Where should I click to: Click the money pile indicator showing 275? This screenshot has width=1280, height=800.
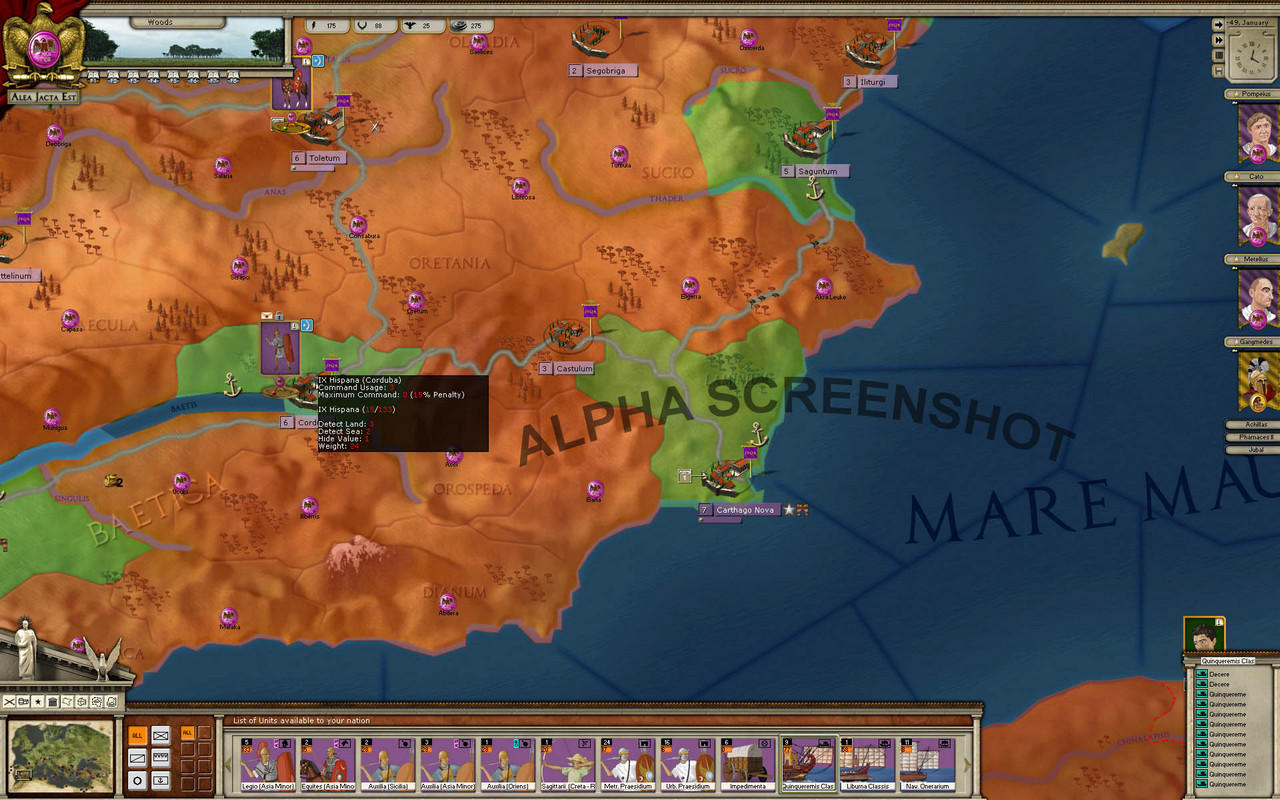tap(462, 25)
